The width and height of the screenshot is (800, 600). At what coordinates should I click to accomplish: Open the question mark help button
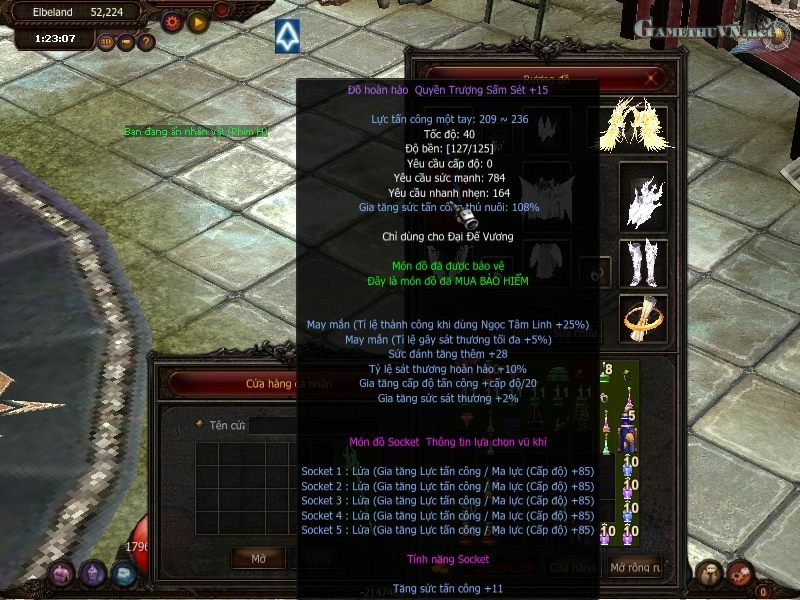[146, 42]
